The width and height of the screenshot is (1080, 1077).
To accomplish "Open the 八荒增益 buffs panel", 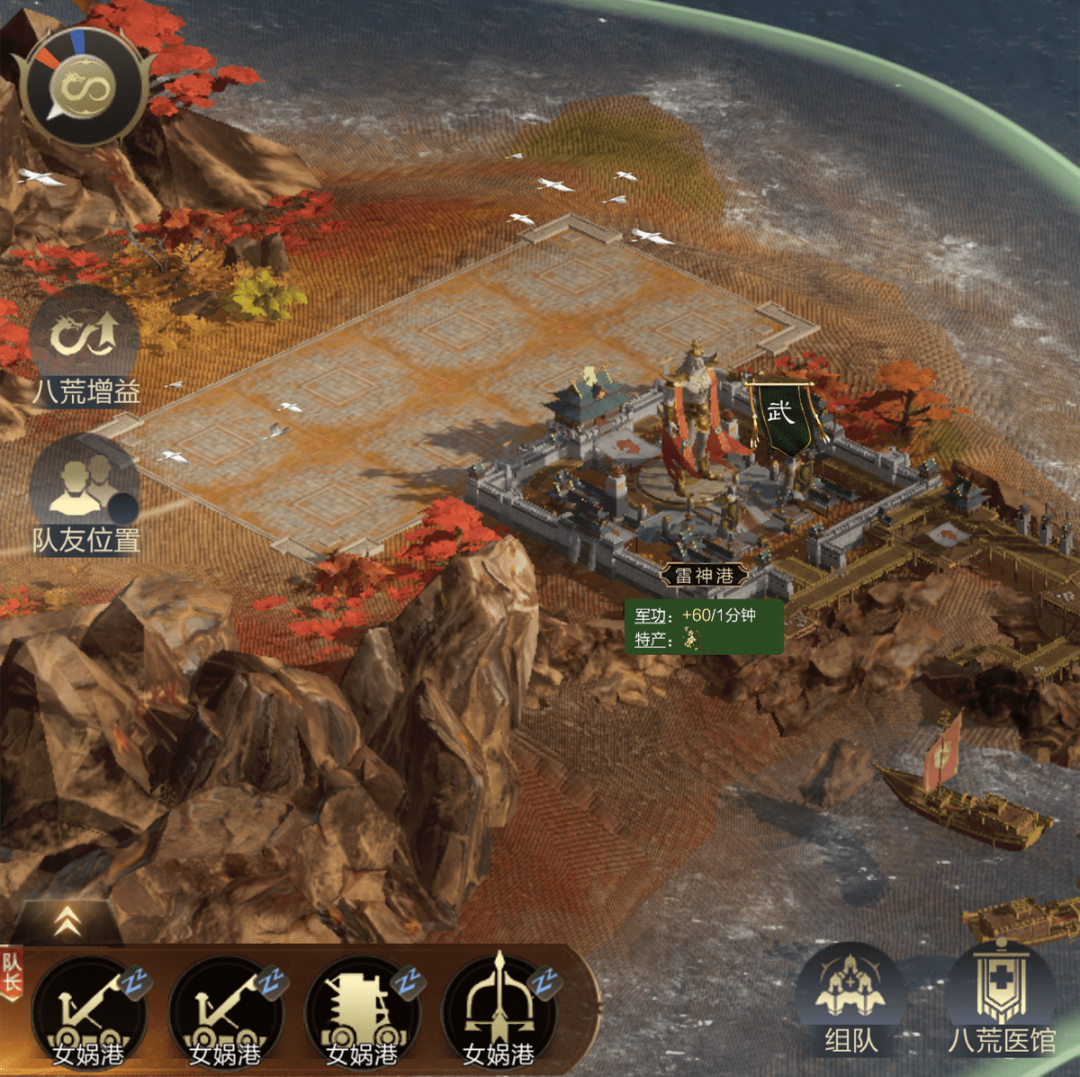I will coord(84,345).
